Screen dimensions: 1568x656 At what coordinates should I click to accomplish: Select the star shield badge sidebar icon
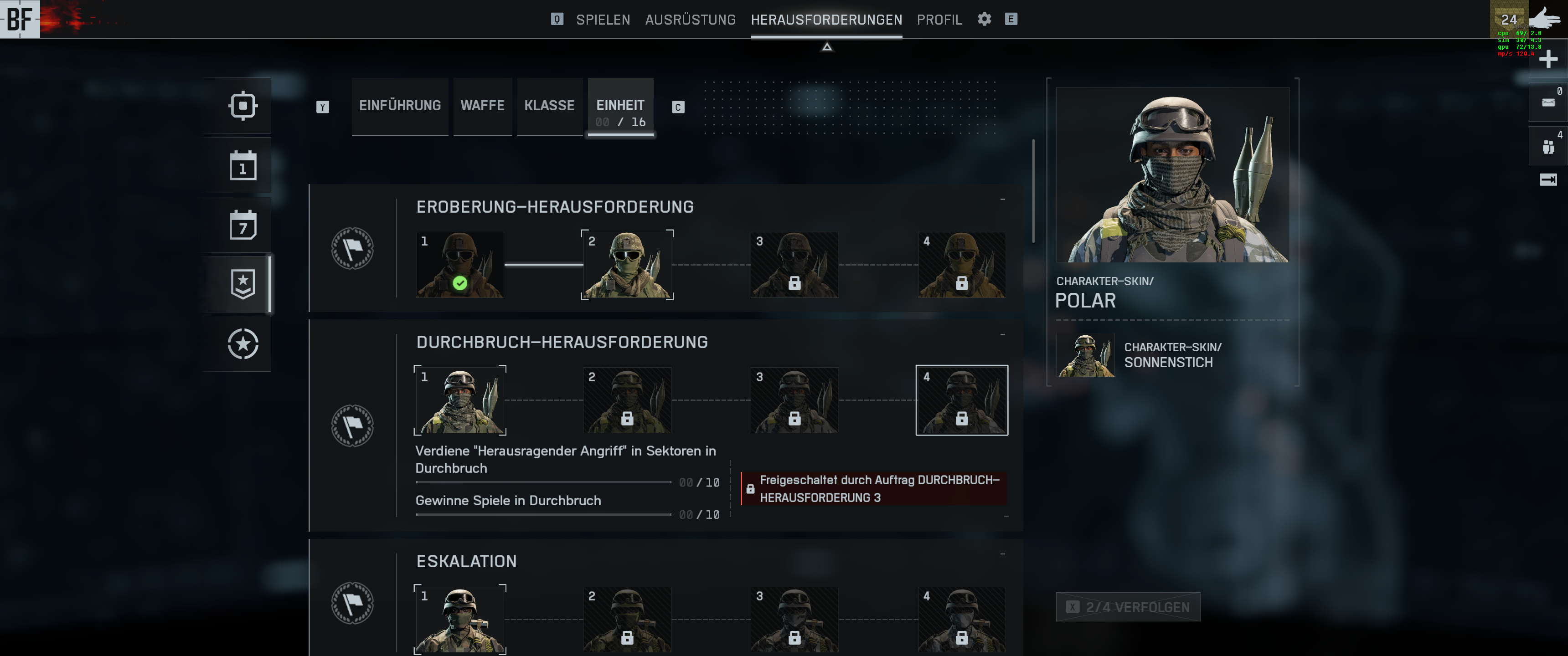tap(243, 284)
